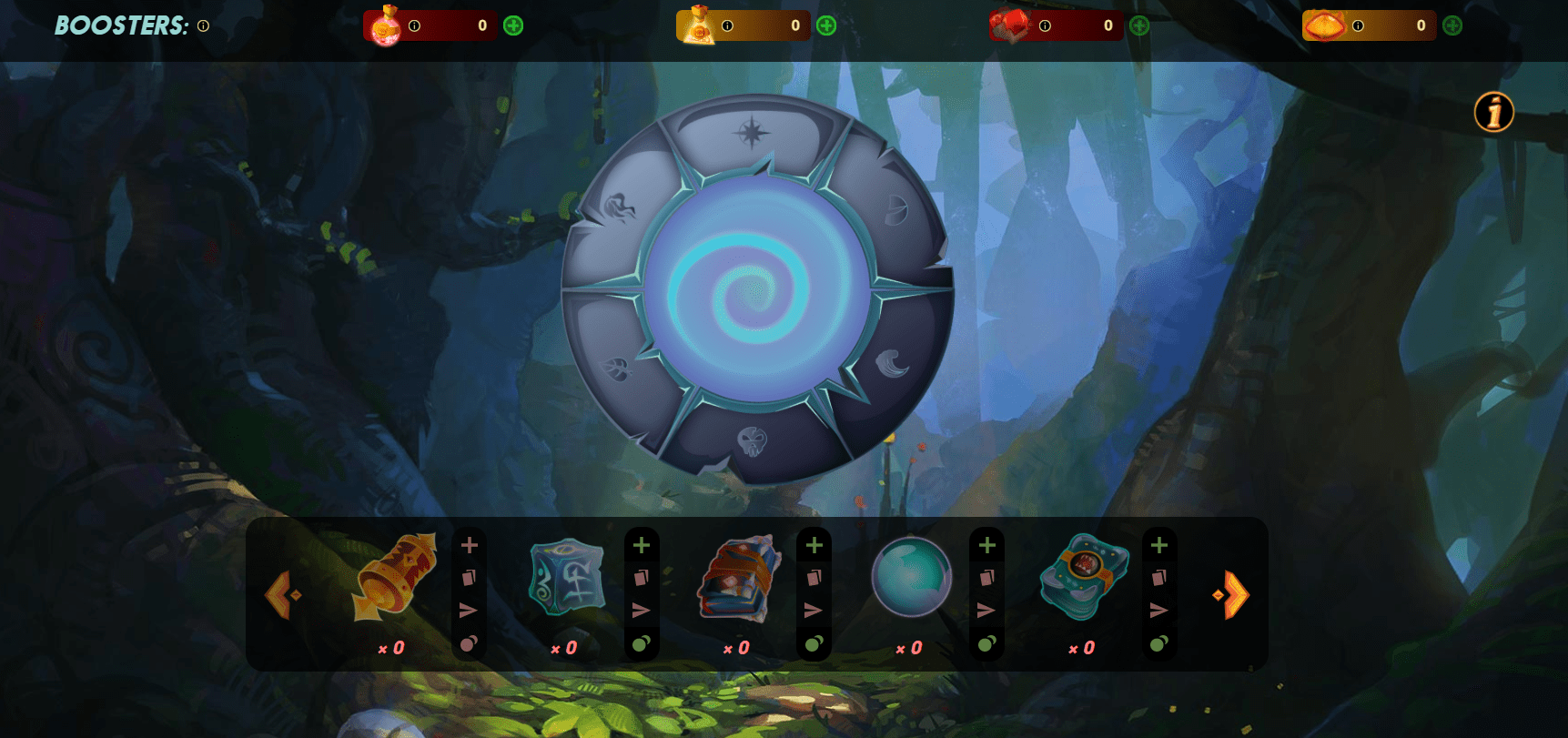The height and width of the screenshot is (738, 1568).
Task: View red potion booster info
Action: tap(414, 25)
